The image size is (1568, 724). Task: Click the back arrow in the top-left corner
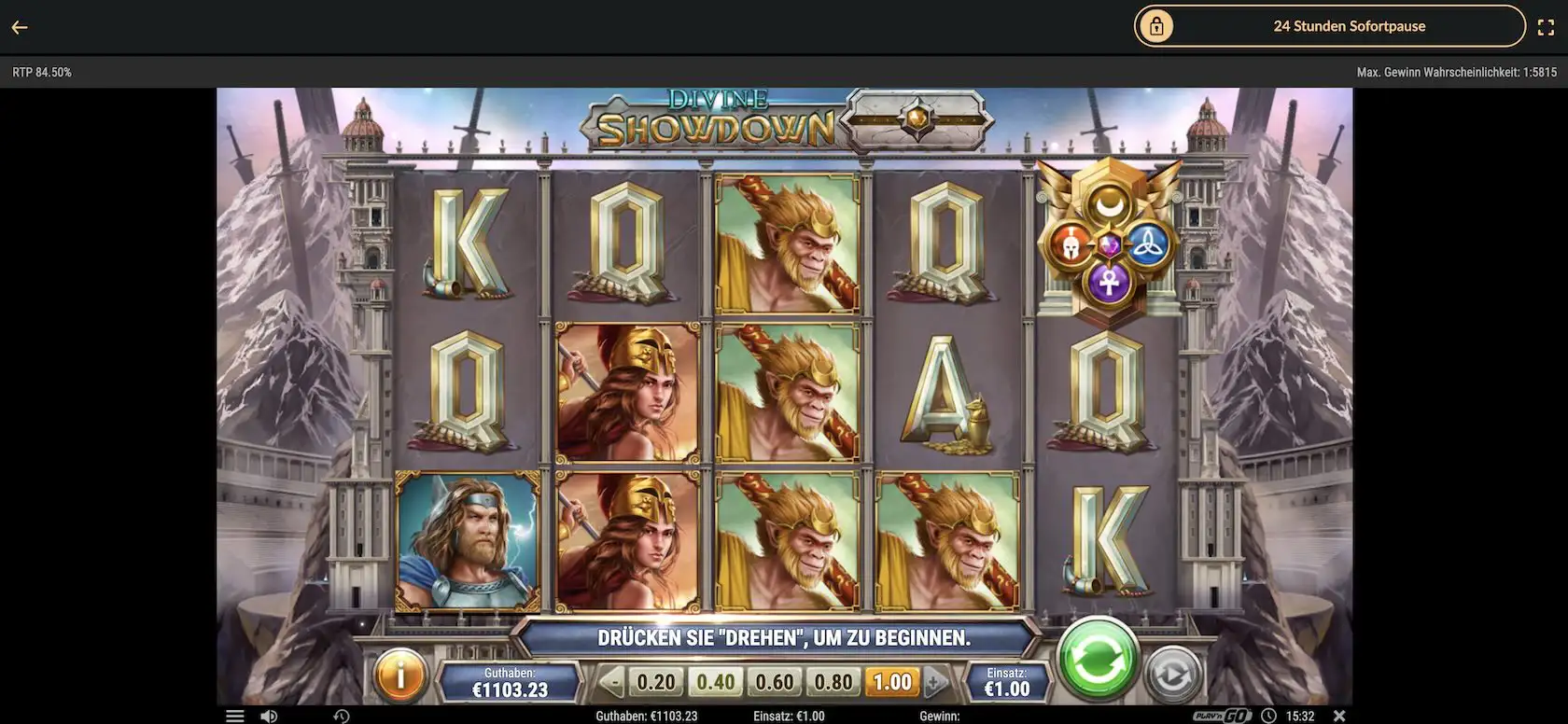click(19, 26)
